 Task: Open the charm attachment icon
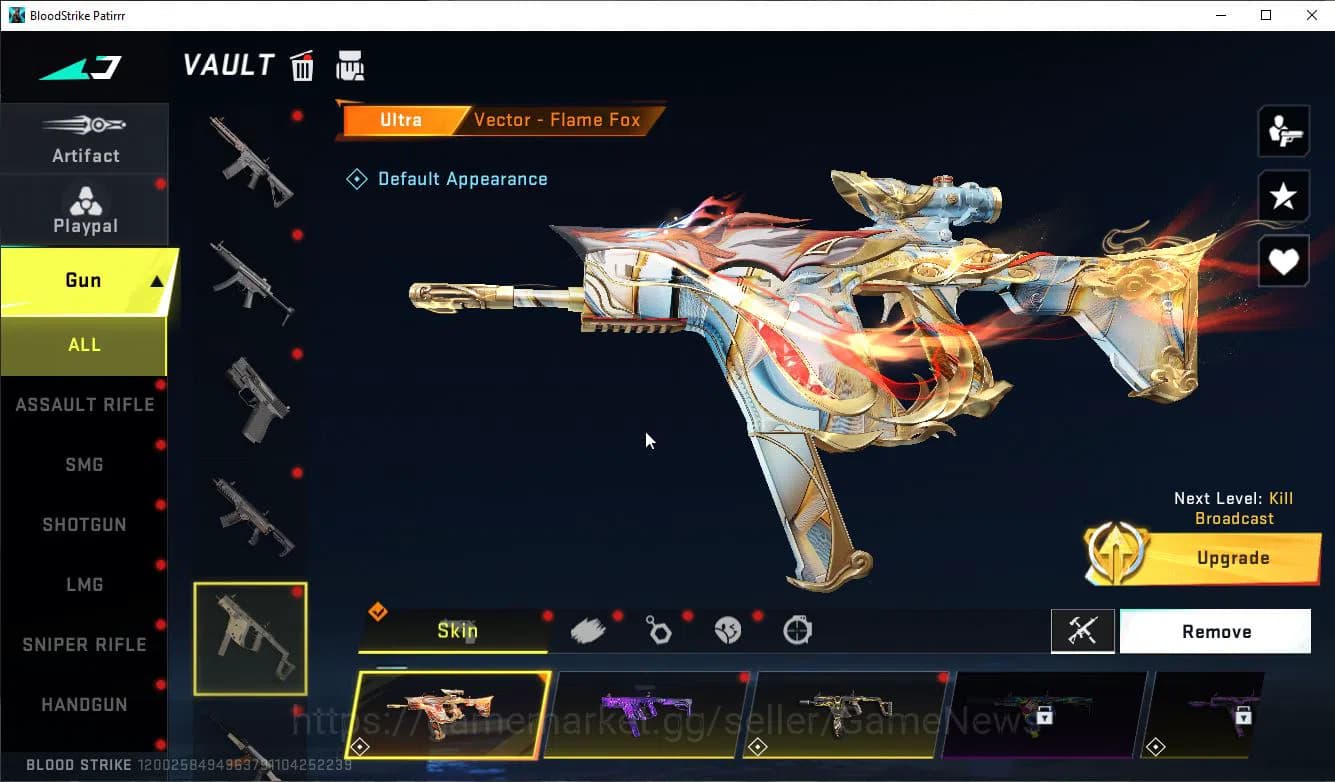click(x=658, y=629)
